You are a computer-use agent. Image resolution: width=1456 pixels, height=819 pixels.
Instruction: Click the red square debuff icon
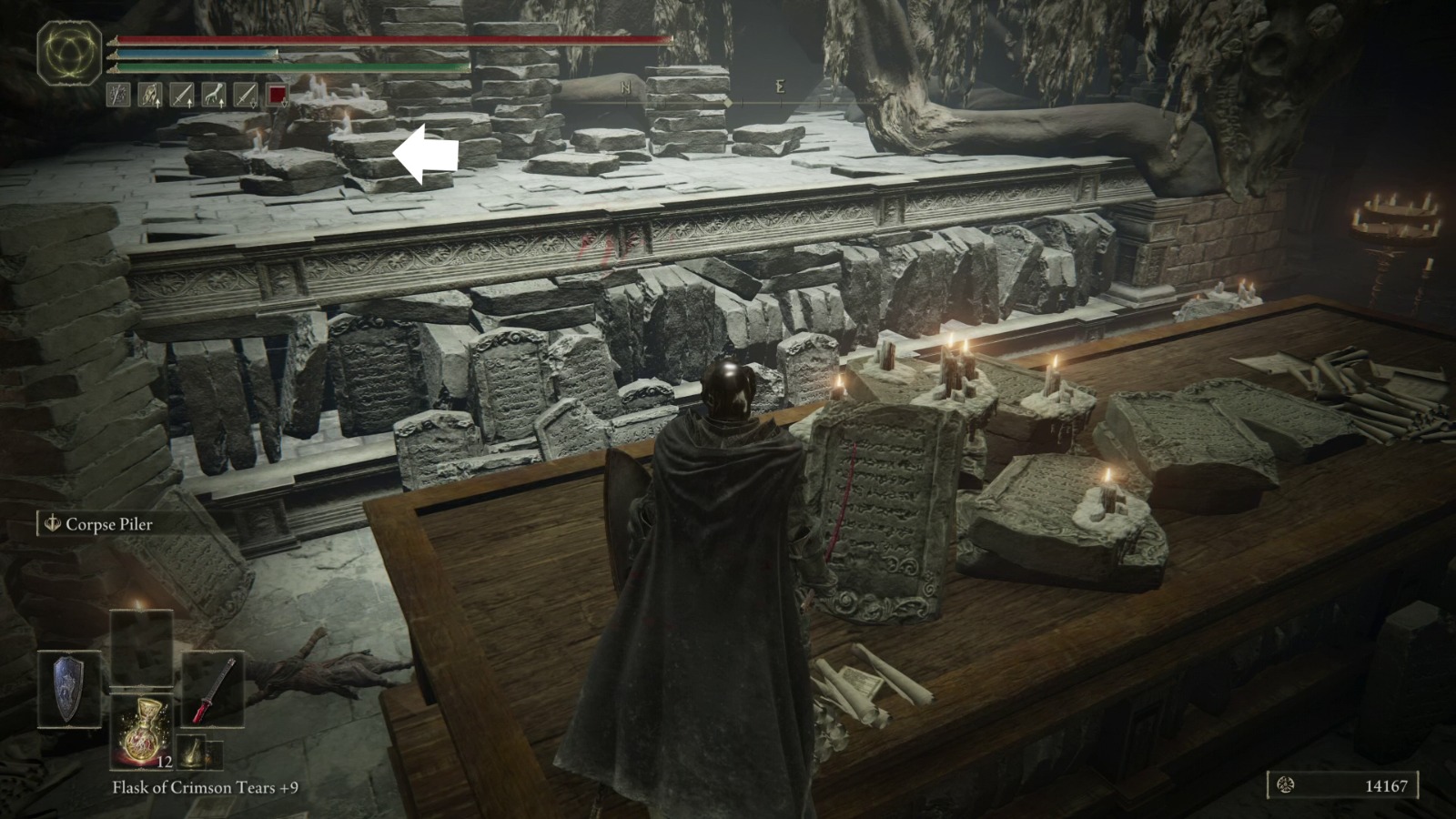277,94
